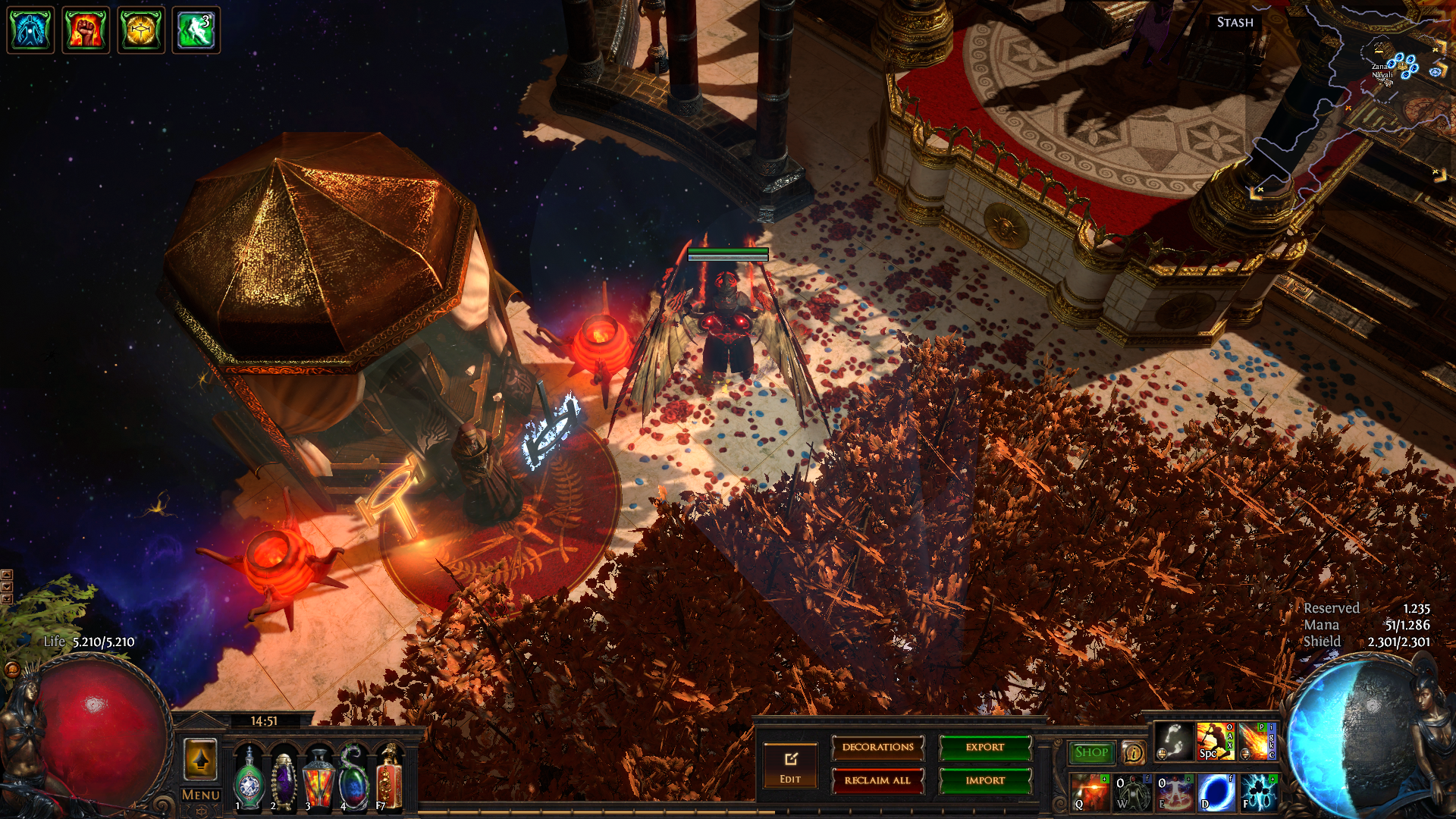Click the flaming fist buff icon
The height and width of the screenshot is (819, 1456).
click(x=85, y=30)
